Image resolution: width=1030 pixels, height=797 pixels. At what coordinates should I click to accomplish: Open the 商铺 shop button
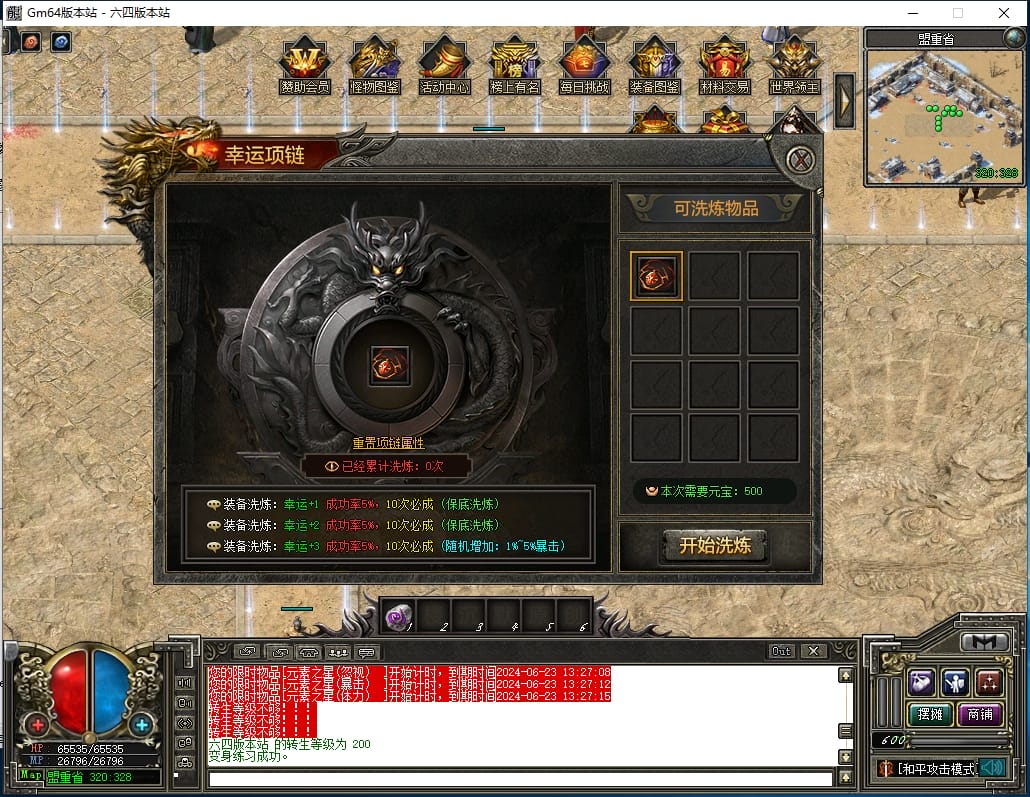(x=981, y=714)
